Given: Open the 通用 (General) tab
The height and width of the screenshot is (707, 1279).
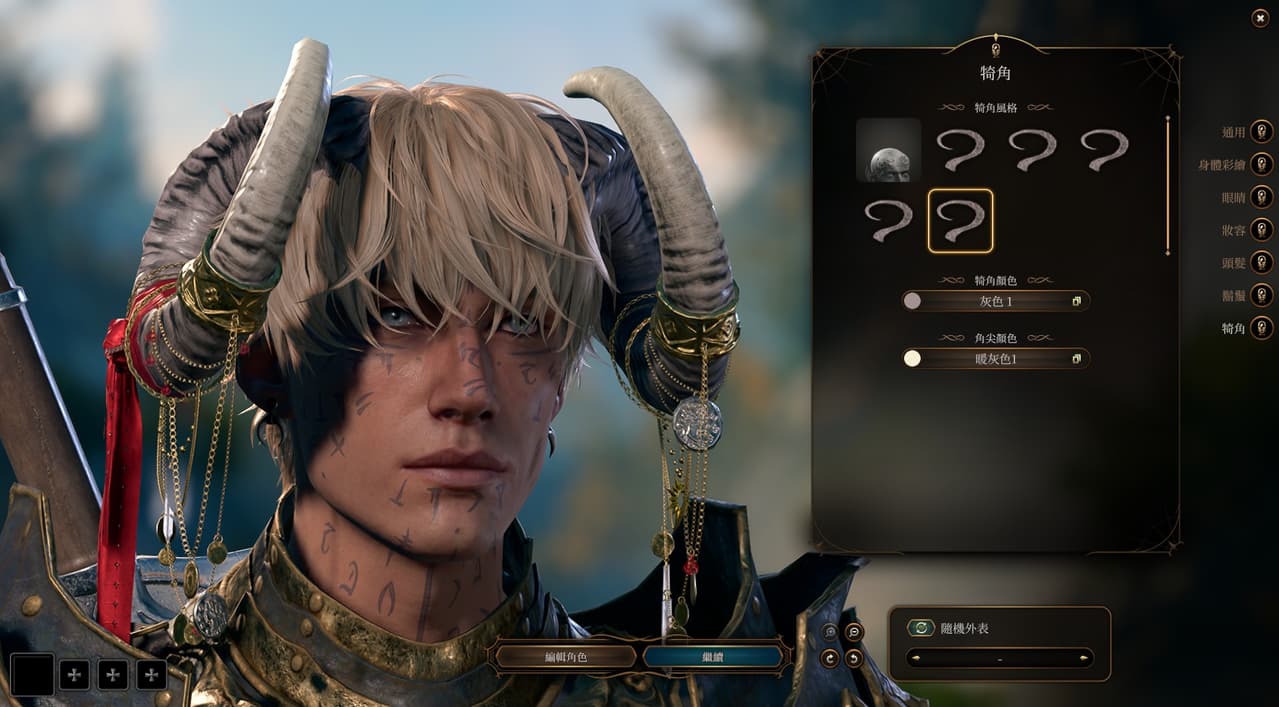Looking at the screenshot, I should coord(1261,132).
